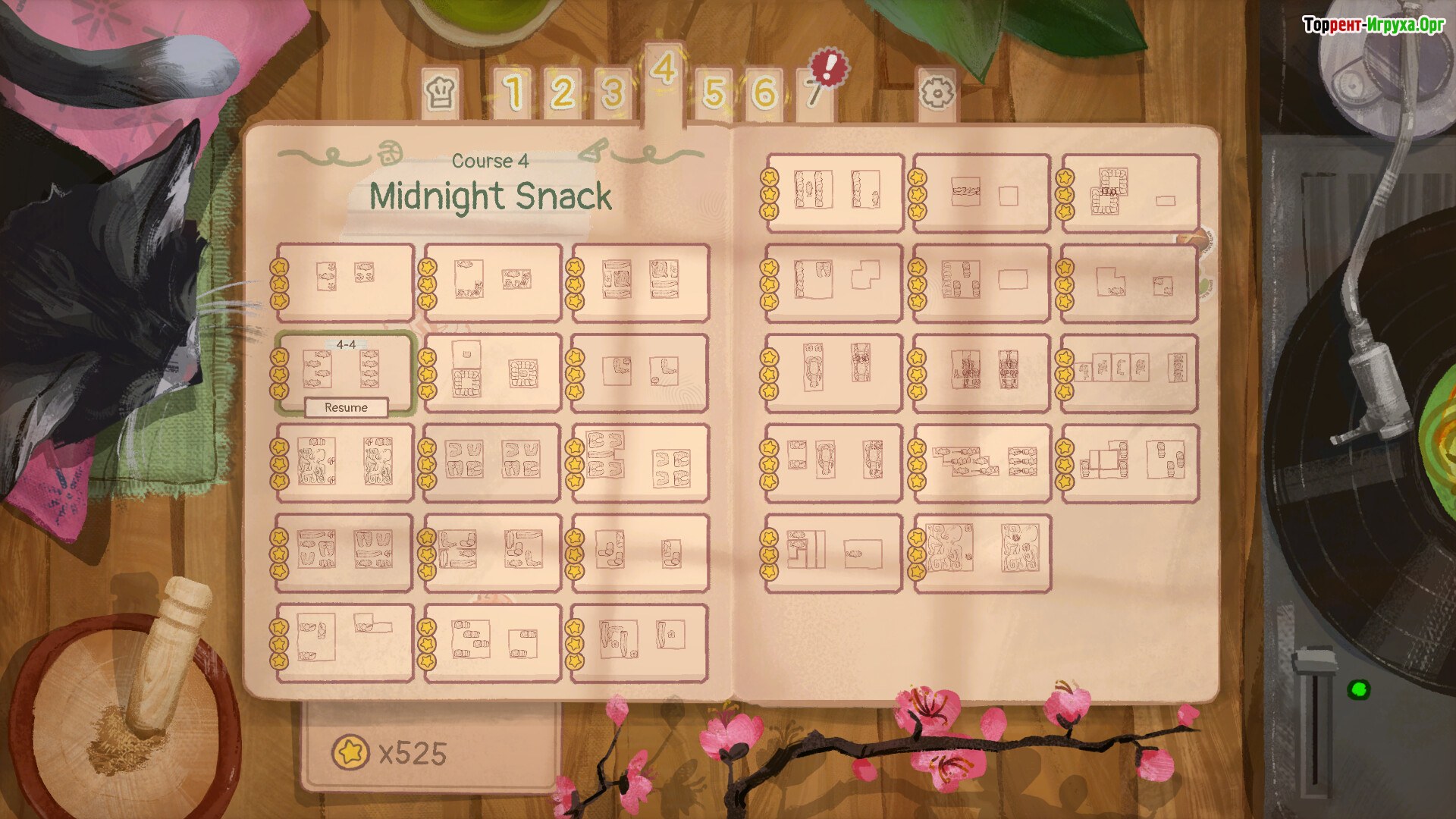The image size is (1456, 819).
Task: Click the Торрент-Игруха.Орг watermark link
Action: pyautogui.click(x=1373, y=25)
